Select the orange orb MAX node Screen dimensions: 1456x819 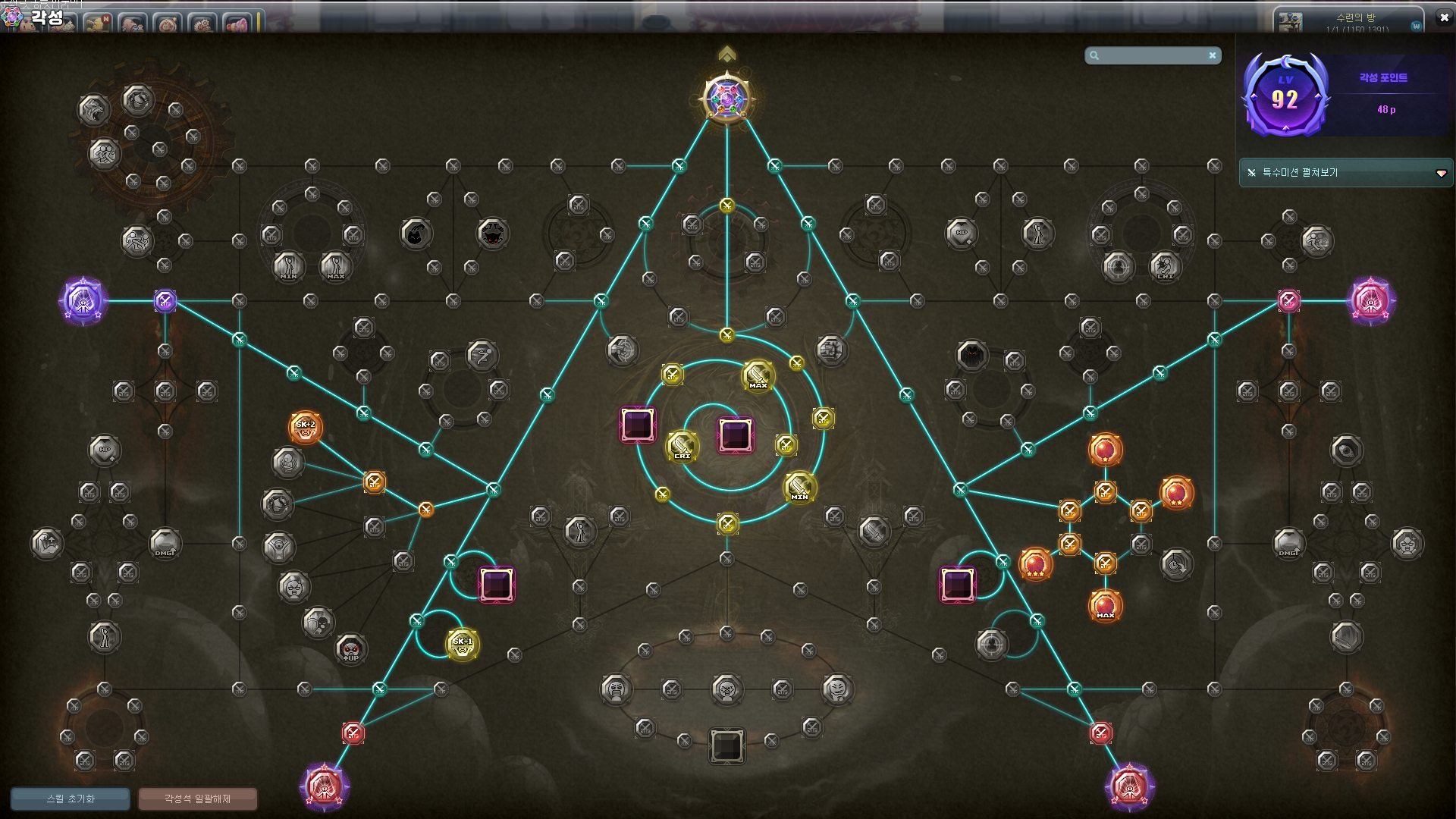click(x=1105, y=605)
